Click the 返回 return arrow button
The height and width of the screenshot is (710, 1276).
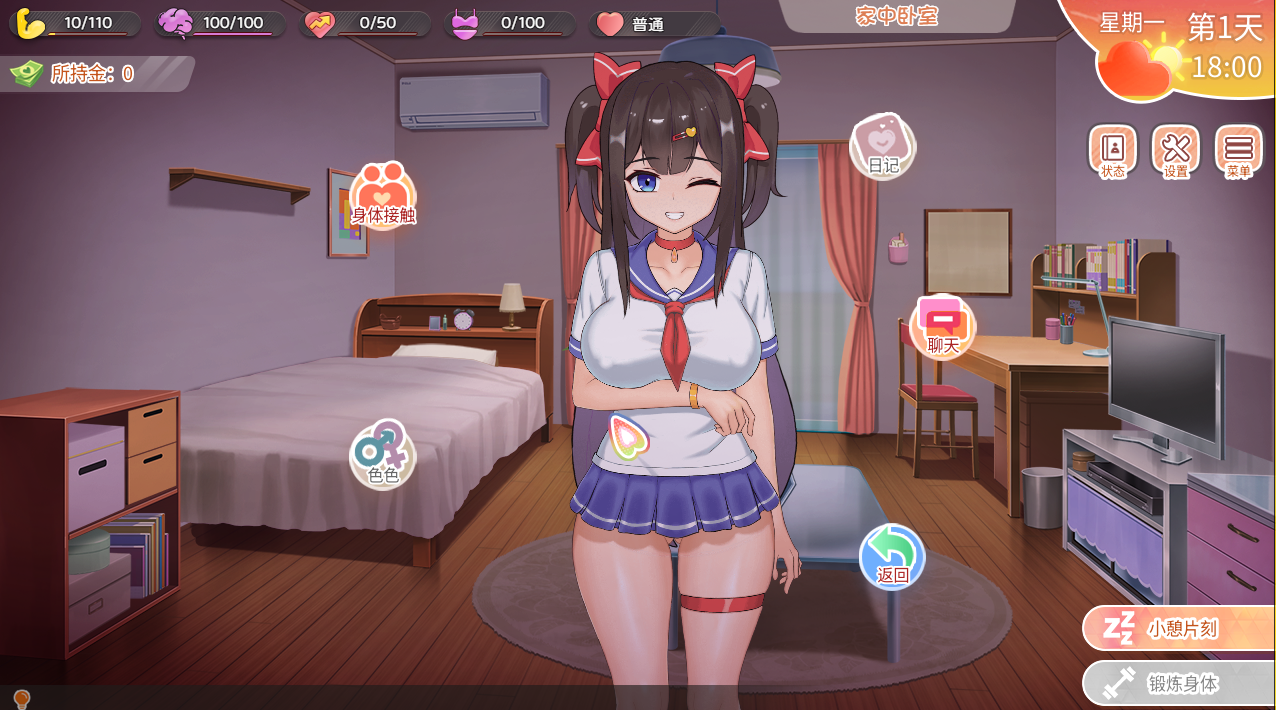point(892,556)
